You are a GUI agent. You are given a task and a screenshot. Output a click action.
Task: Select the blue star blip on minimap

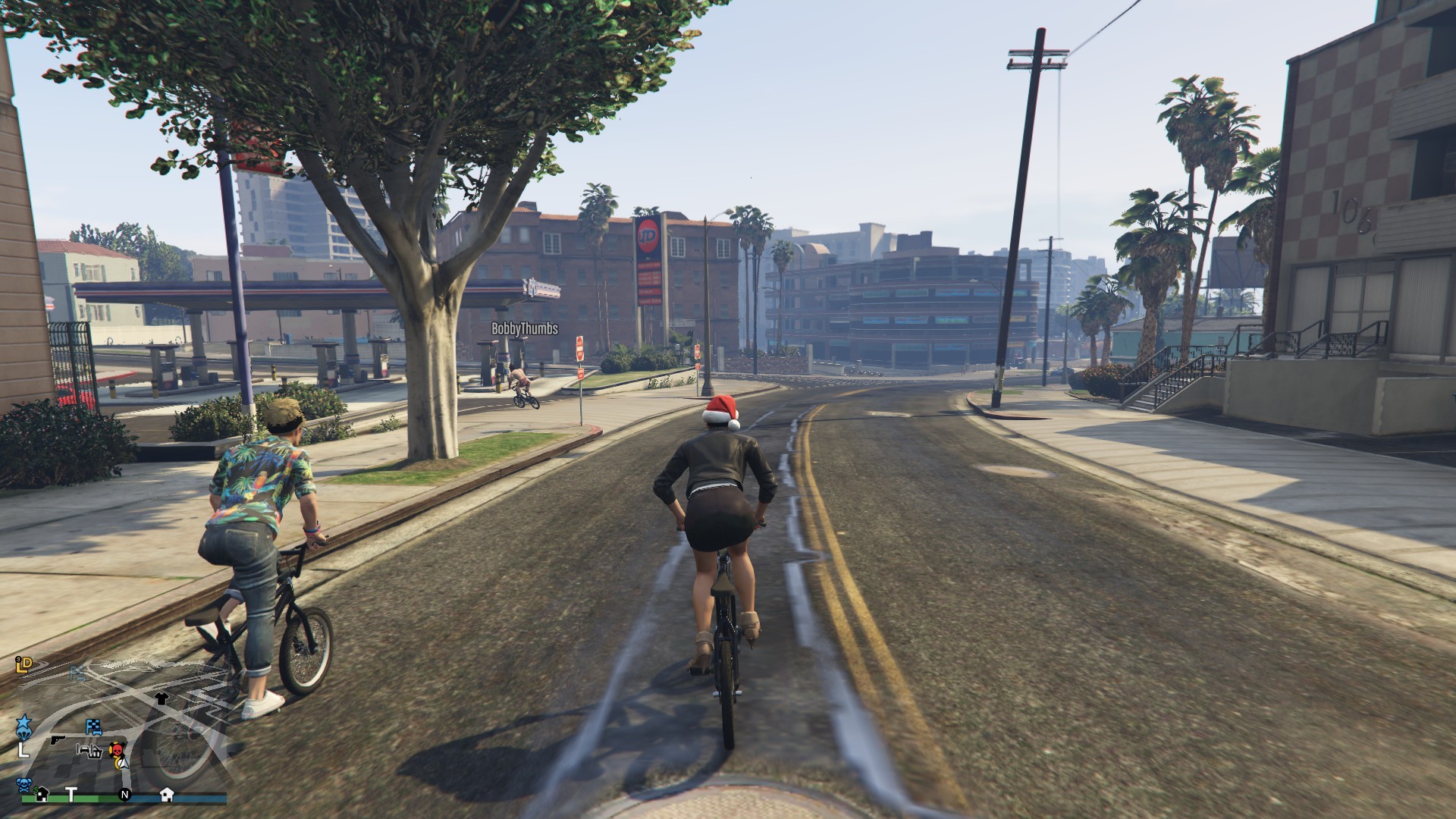click(23, 719)
